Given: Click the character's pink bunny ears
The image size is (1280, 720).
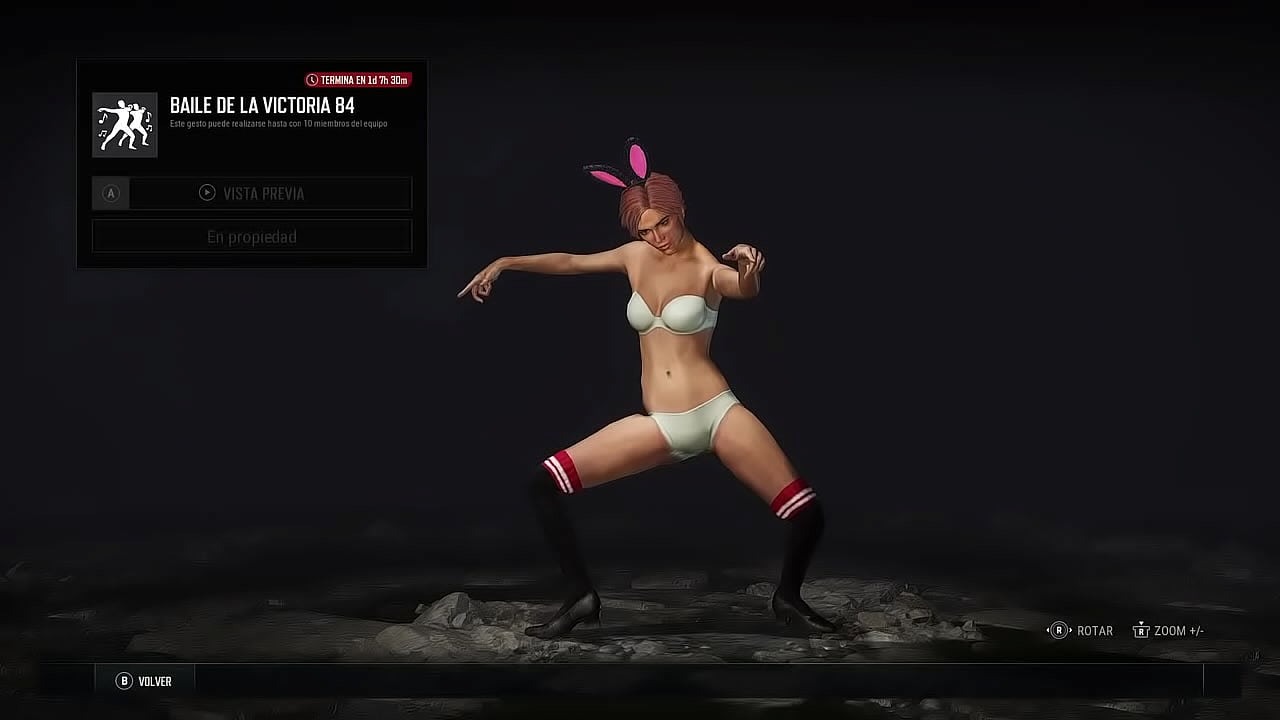Looking at the screenshot, I should (x=626, y=160).
